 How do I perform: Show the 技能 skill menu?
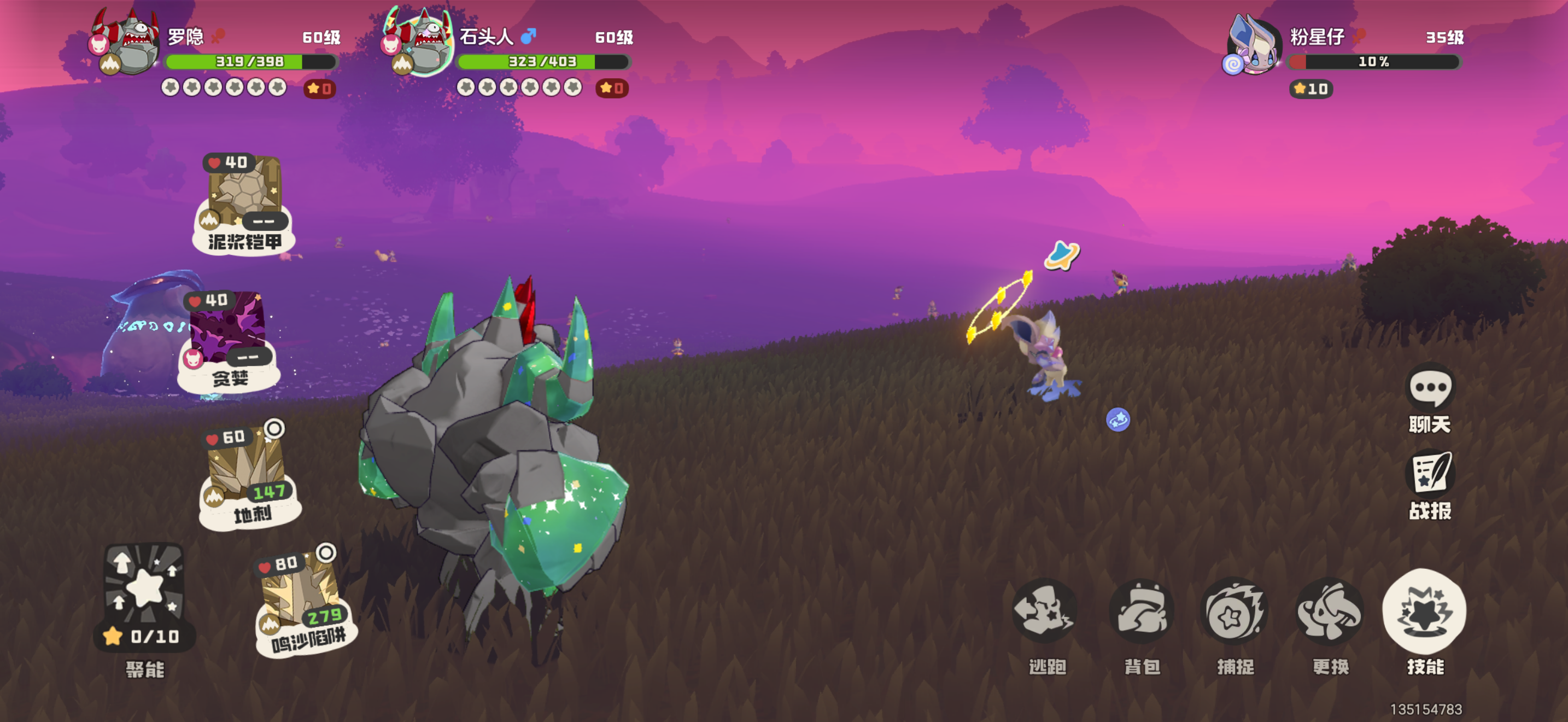pyautogui.click(x=1424, y=612)
